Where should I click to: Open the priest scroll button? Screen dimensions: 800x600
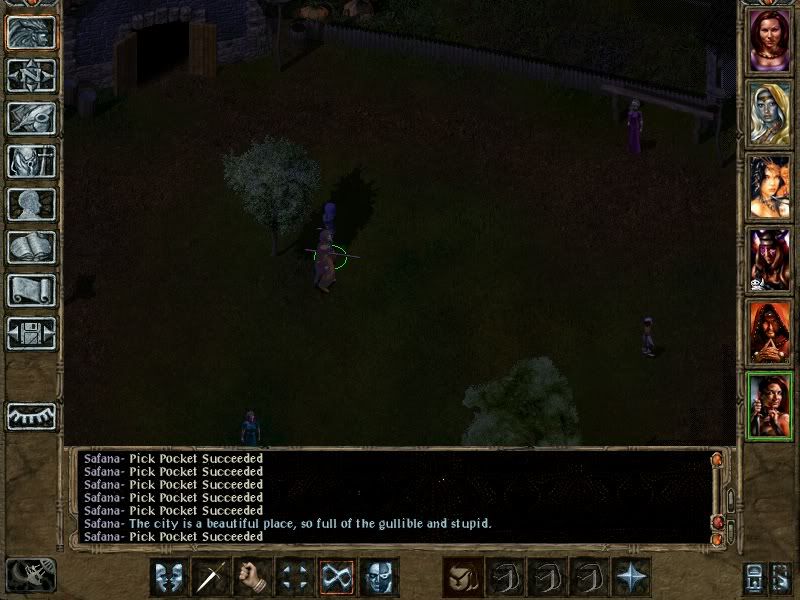pyautogui.click(x=31, y=290)
